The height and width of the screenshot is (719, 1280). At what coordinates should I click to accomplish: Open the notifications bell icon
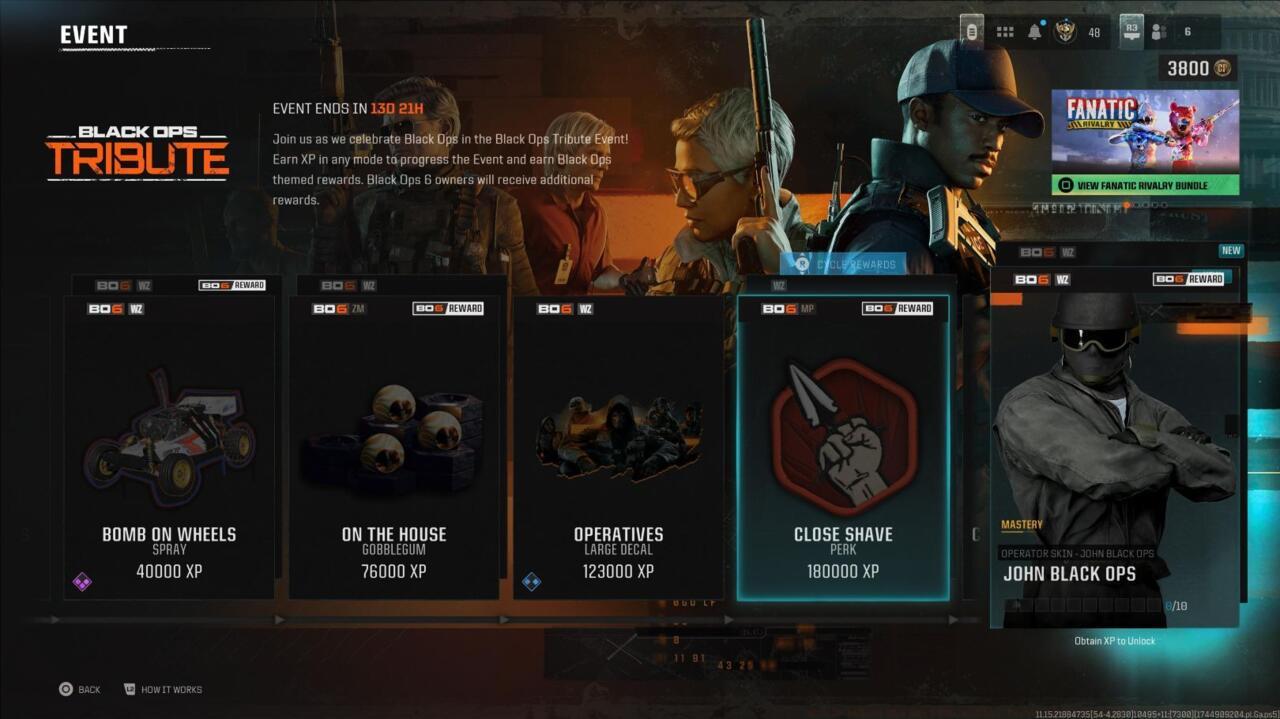(x=1035, y=32)
